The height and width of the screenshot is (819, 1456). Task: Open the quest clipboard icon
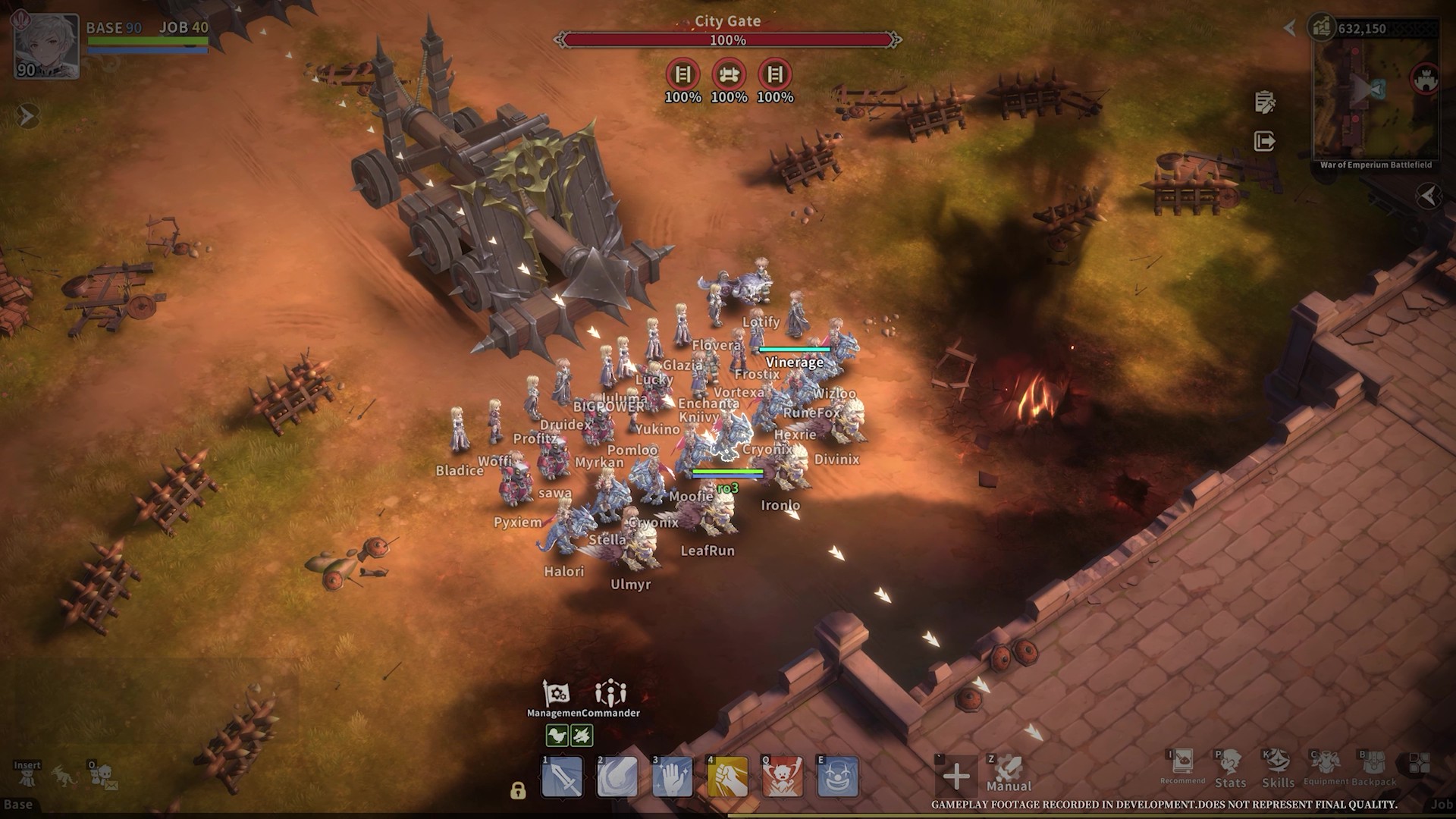pyautogui.click(x=1264, y=102)
